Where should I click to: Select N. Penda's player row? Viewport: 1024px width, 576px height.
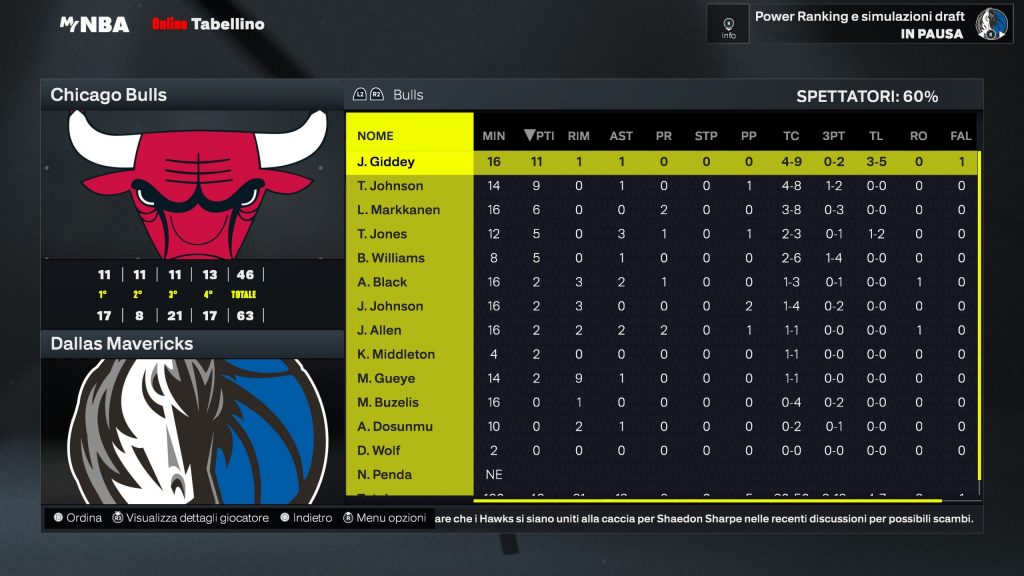384,474
